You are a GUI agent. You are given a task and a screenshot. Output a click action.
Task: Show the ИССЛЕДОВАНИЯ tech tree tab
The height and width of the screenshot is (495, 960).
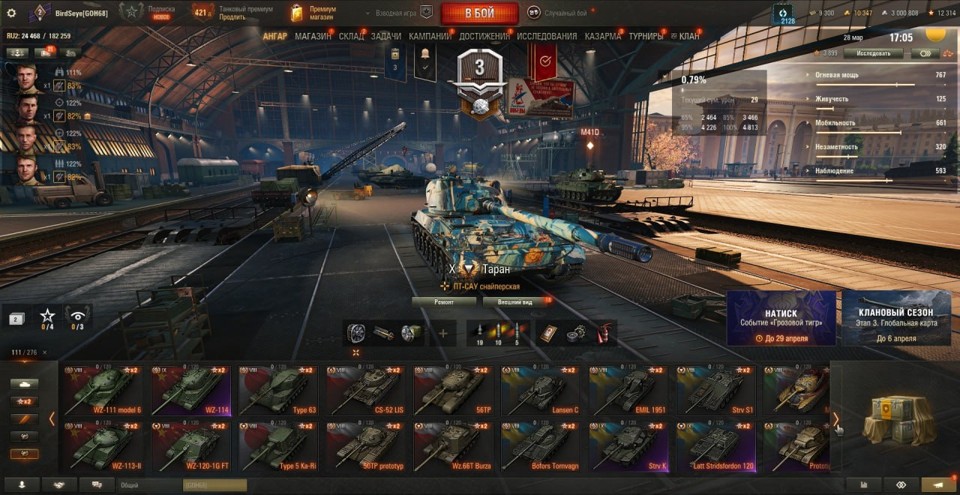(x=546, y=36)
